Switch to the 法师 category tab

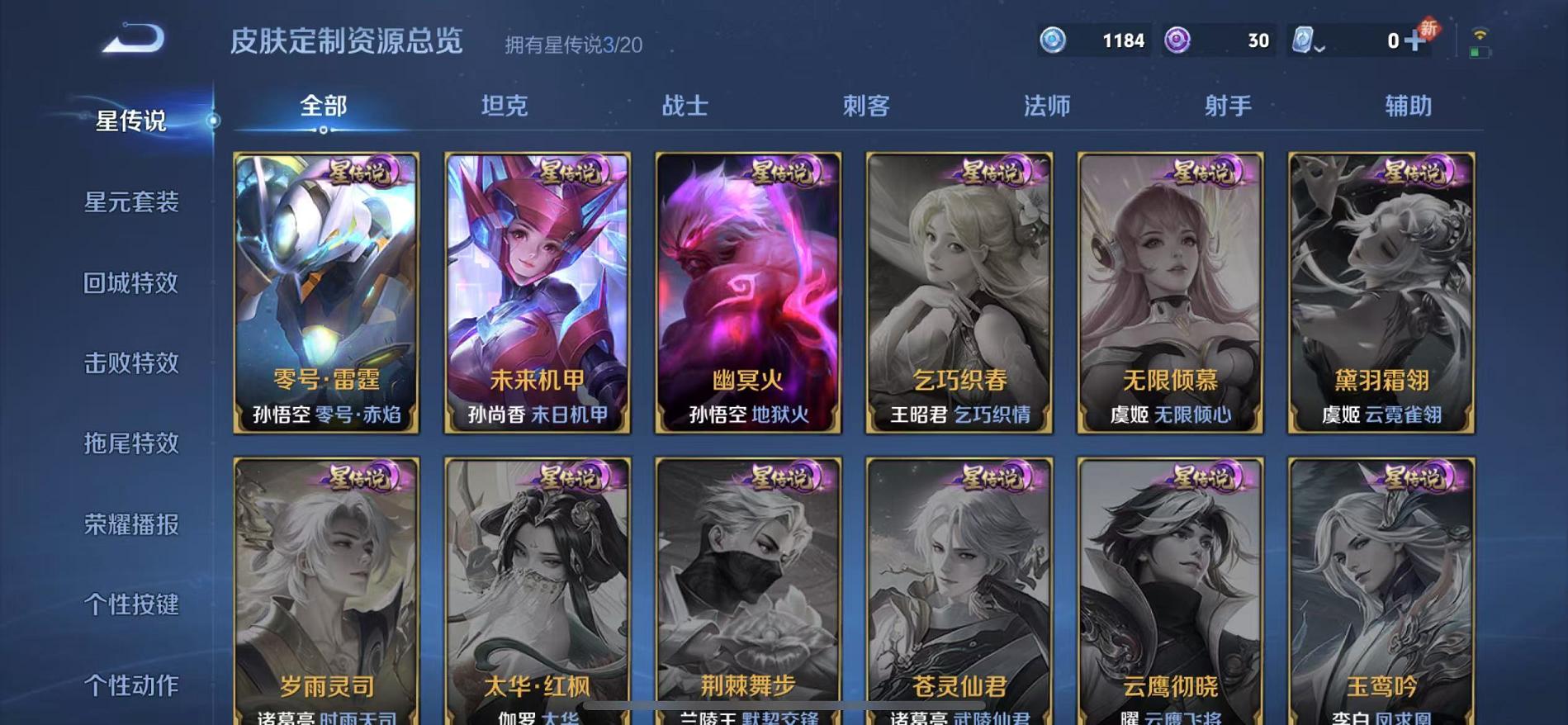pyautogui.click(x=1045, y=106)
